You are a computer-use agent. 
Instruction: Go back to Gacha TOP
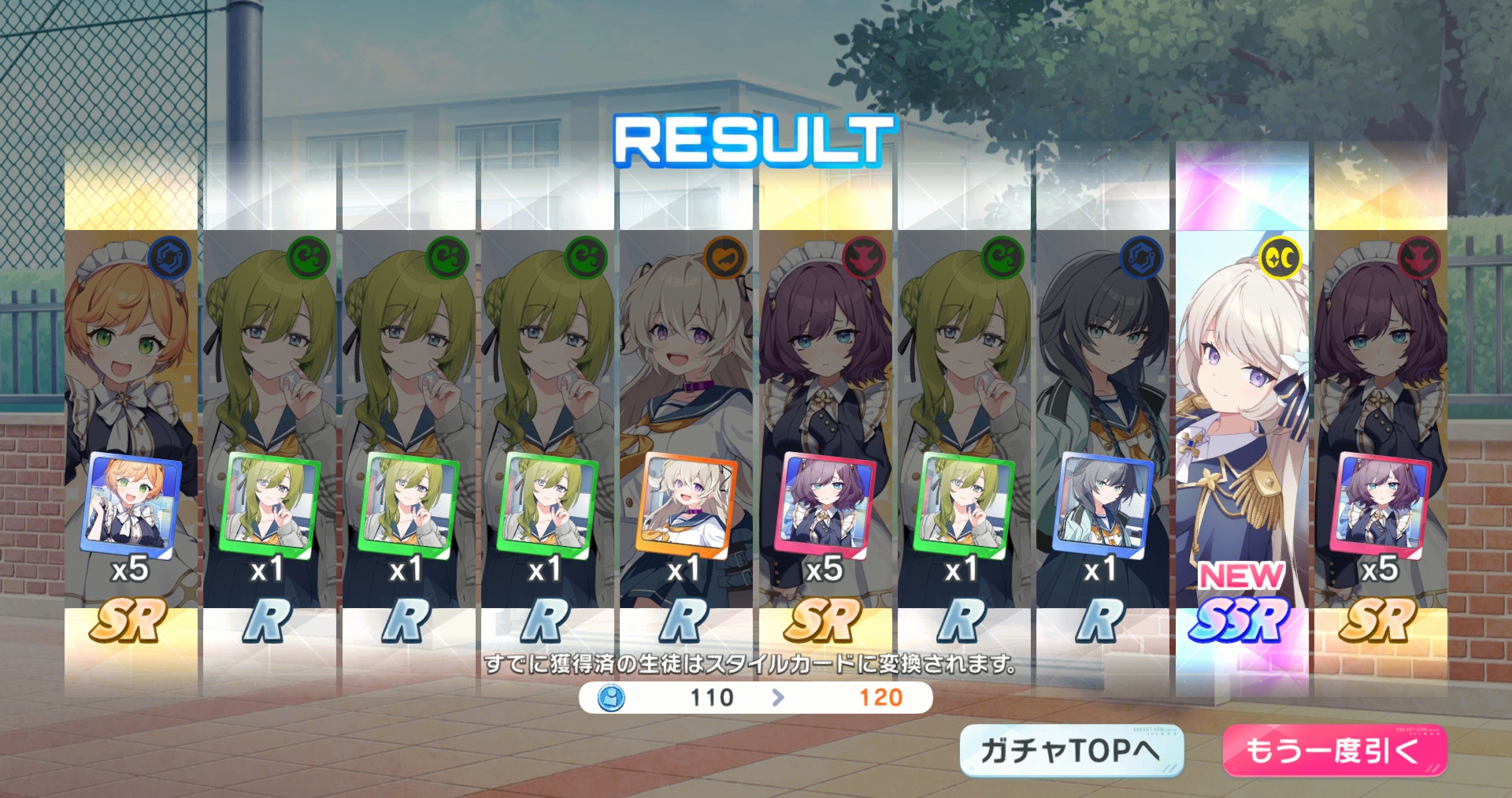pos(1071,750)
